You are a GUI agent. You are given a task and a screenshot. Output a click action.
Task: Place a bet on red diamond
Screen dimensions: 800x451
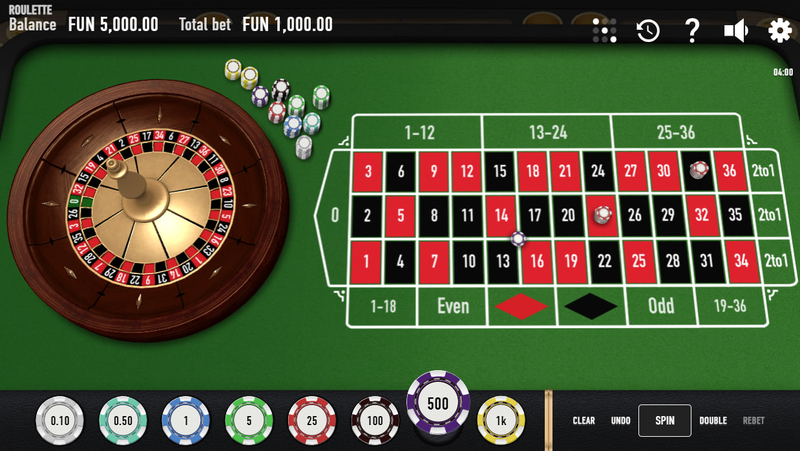pos(522,307)
